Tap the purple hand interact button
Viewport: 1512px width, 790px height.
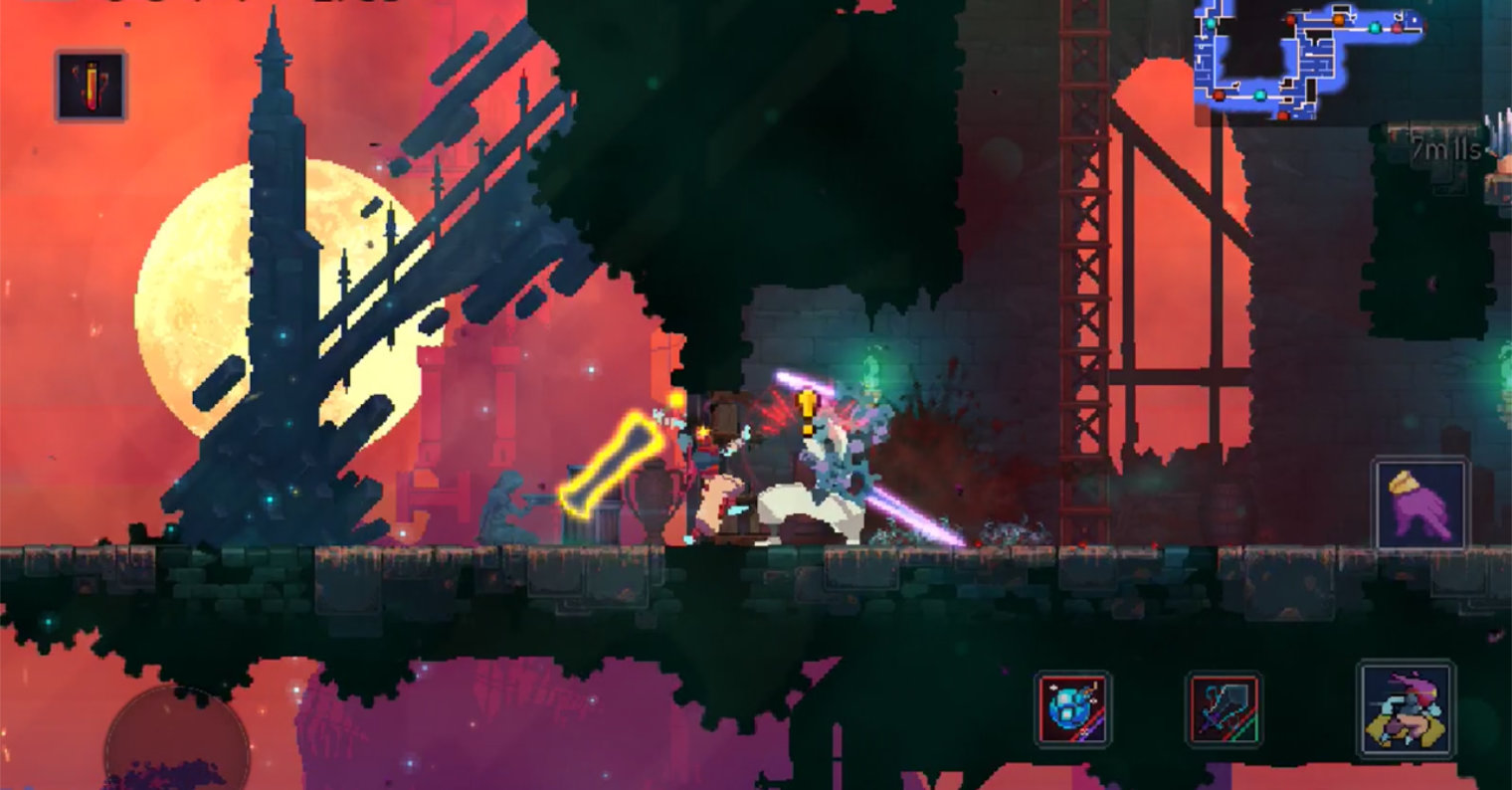pyautogui.click(x=1419, y=502)
